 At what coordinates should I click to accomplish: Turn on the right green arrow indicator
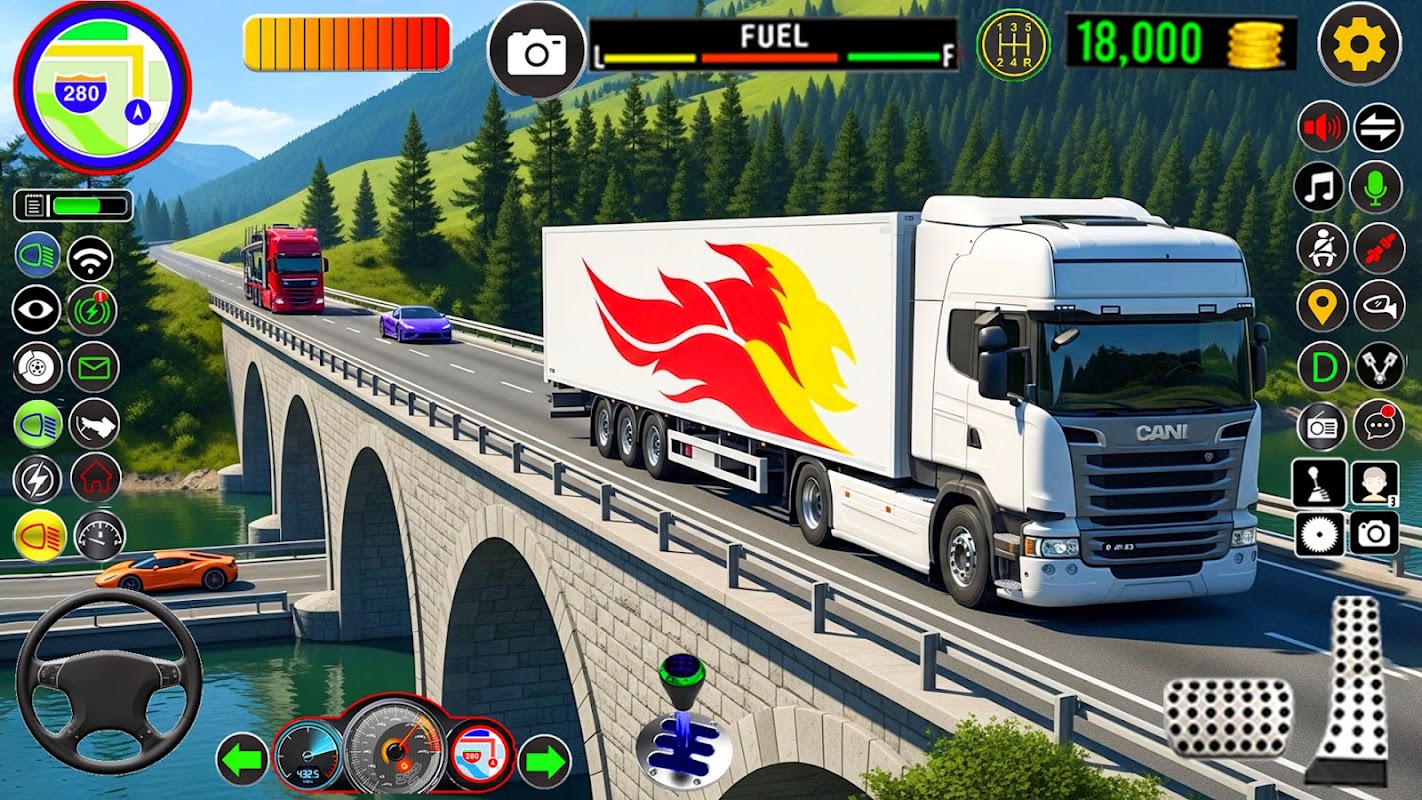coord(544,760)
